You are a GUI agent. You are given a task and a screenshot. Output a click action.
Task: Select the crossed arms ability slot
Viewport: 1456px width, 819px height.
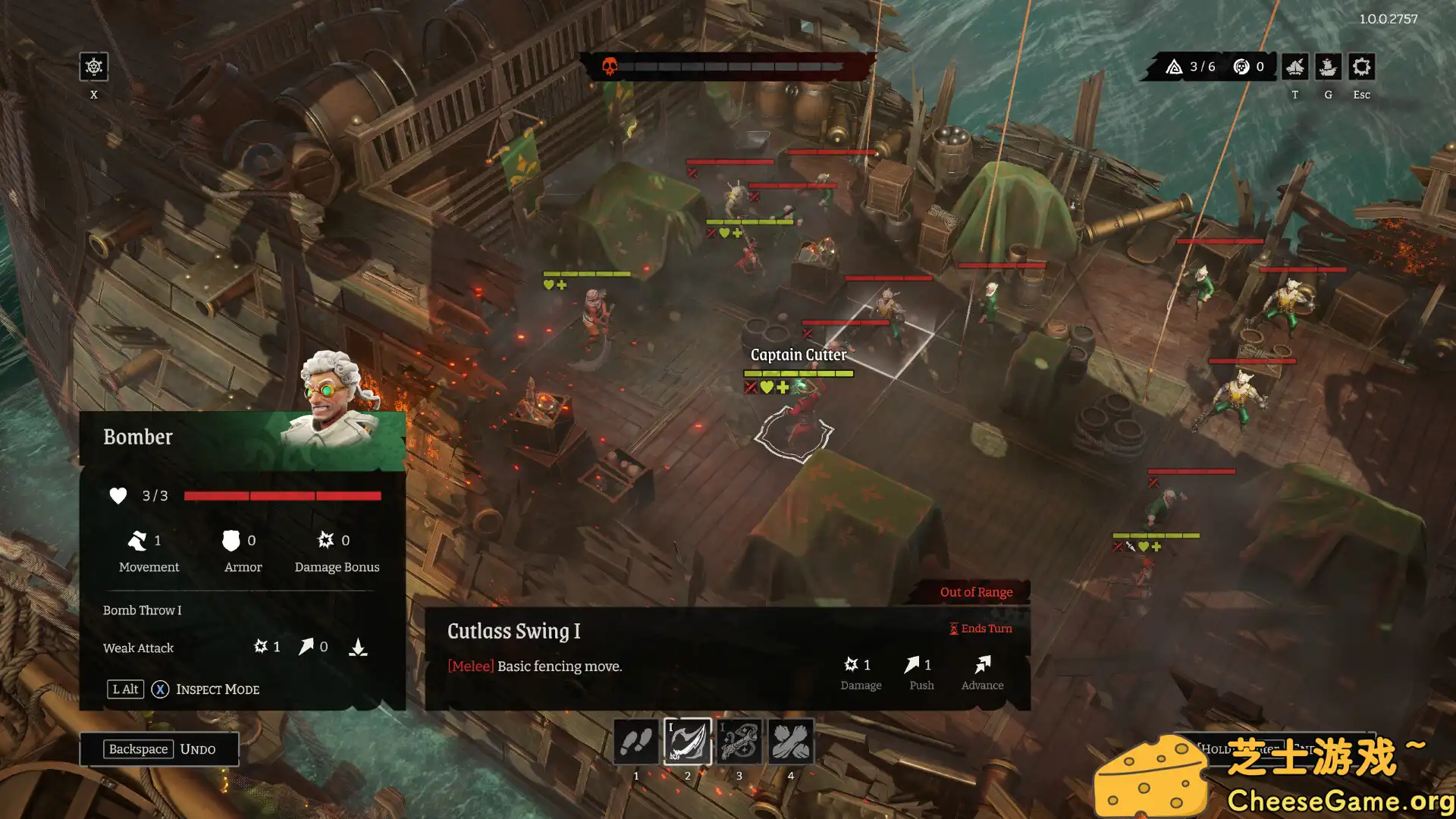791,741
